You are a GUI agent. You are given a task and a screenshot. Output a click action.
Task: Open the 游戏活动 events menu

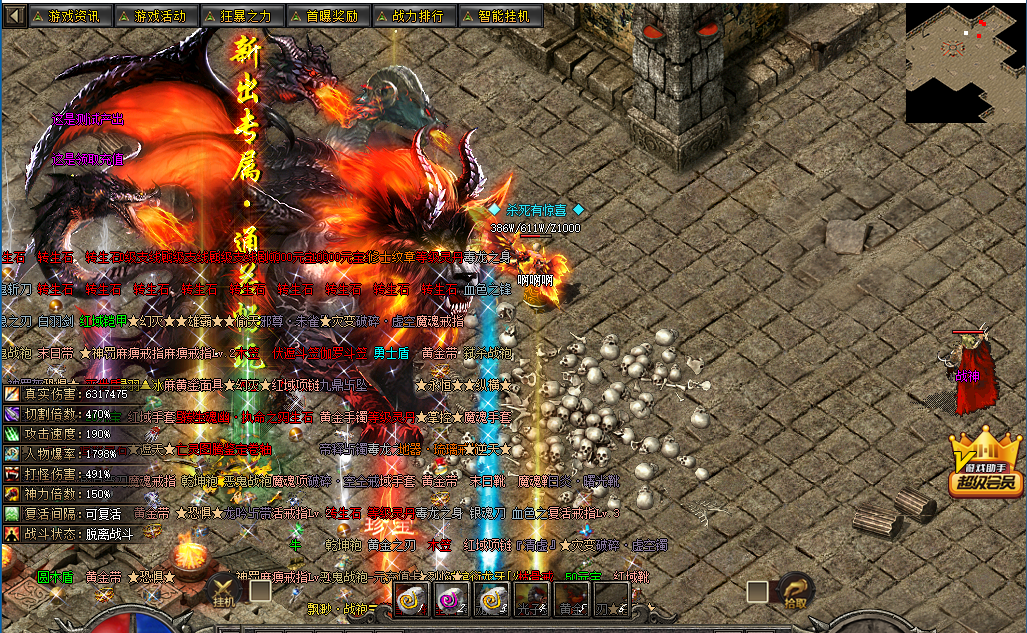coord(157,16)
